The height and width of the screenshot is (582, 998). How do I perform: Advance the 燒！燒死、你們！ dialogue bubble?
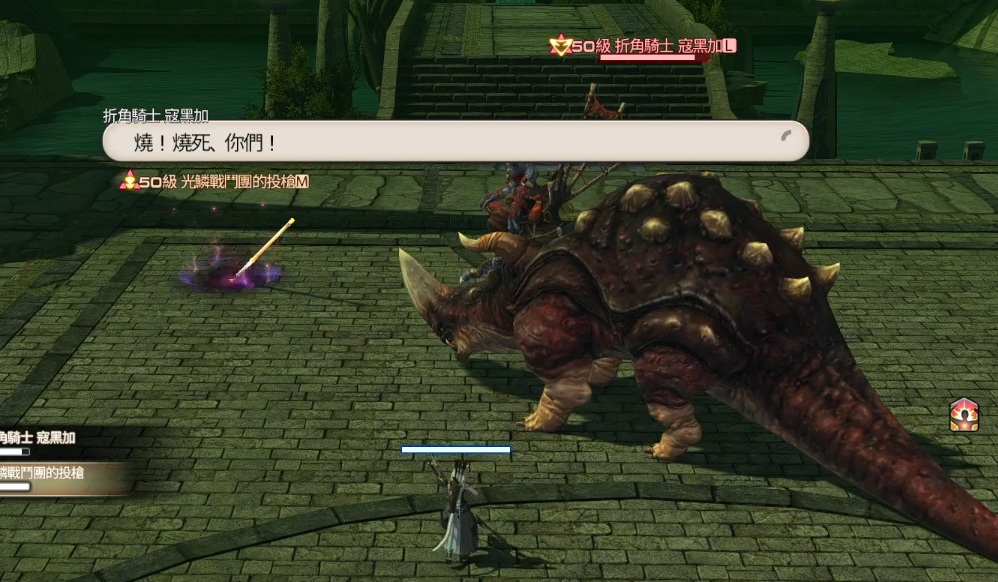pos(455,142)
